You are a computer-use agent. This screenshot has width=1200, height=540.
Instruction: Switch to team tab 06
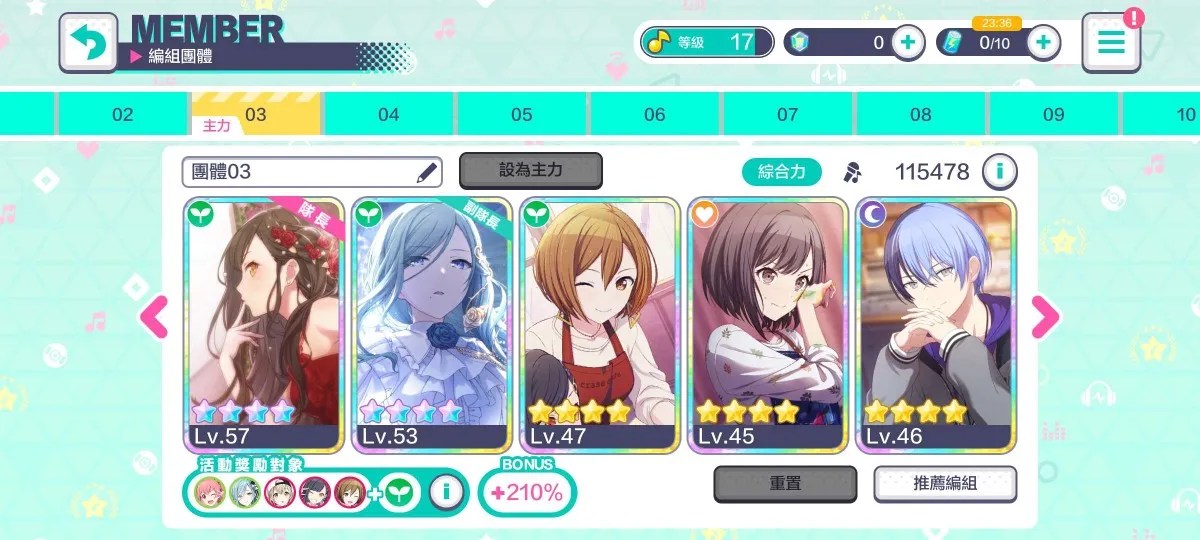coord(655,115)
